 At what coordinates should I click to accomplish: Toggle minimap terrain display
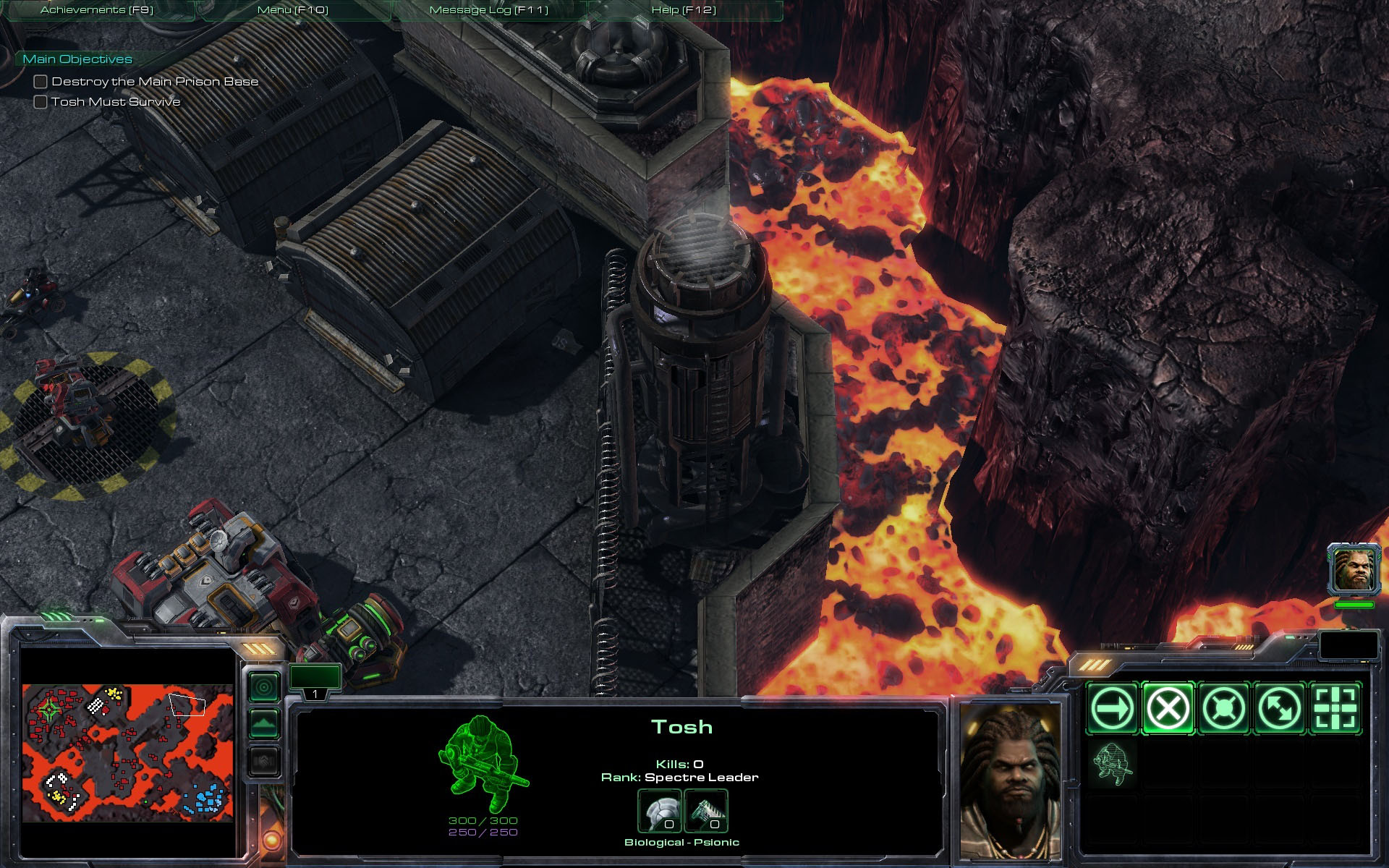264,723
